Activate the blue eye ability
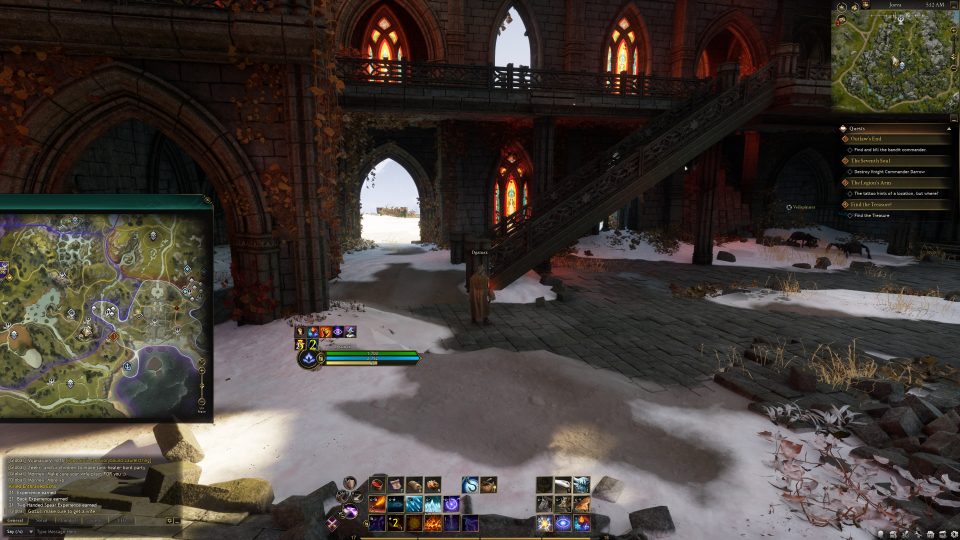Viewport: 960px width, 540px height. pyautogui.click(x=563, y=523)
